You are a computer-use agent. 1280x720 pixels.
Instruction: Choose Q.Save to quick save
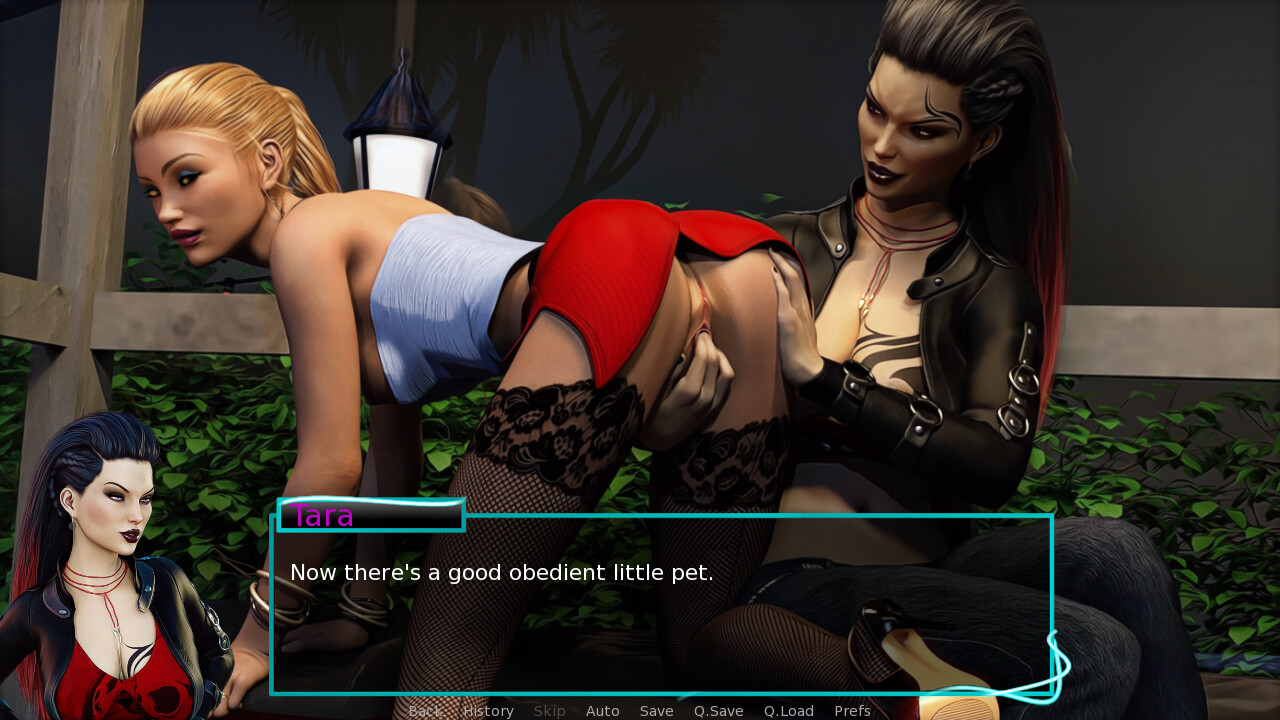point(718,711)
